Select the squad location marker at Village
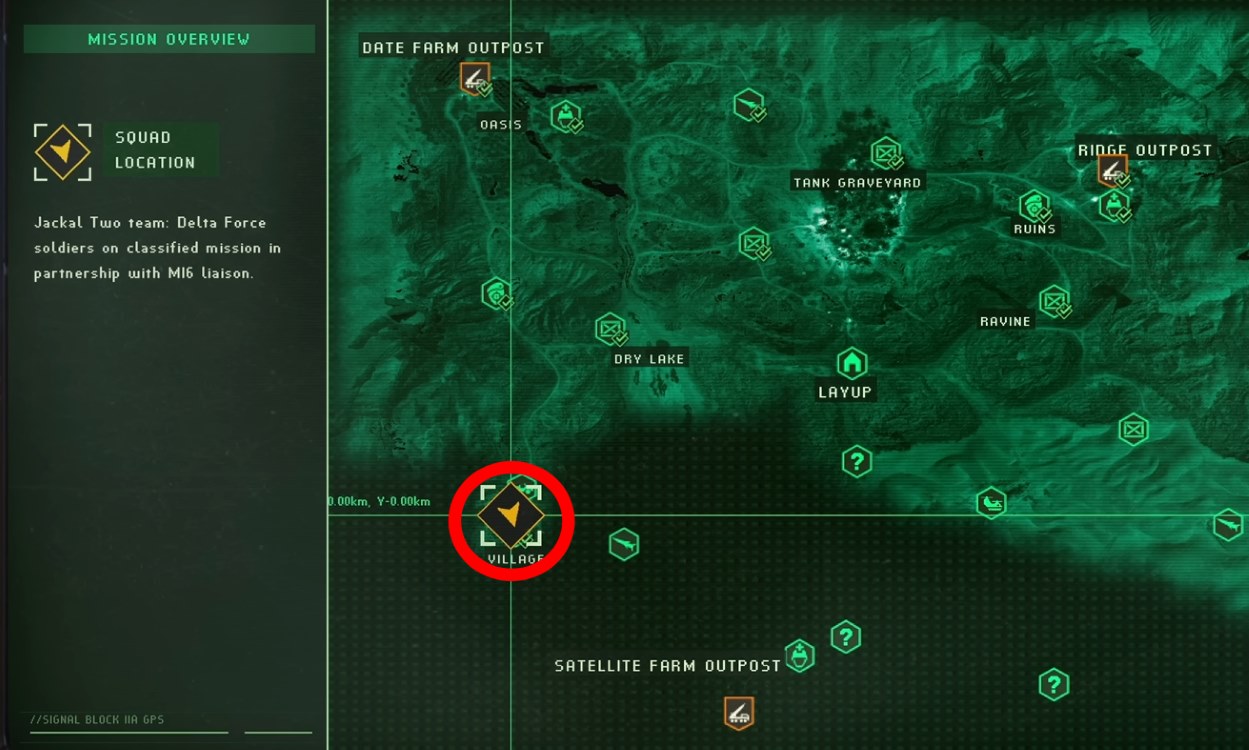 tap(511, 515)
